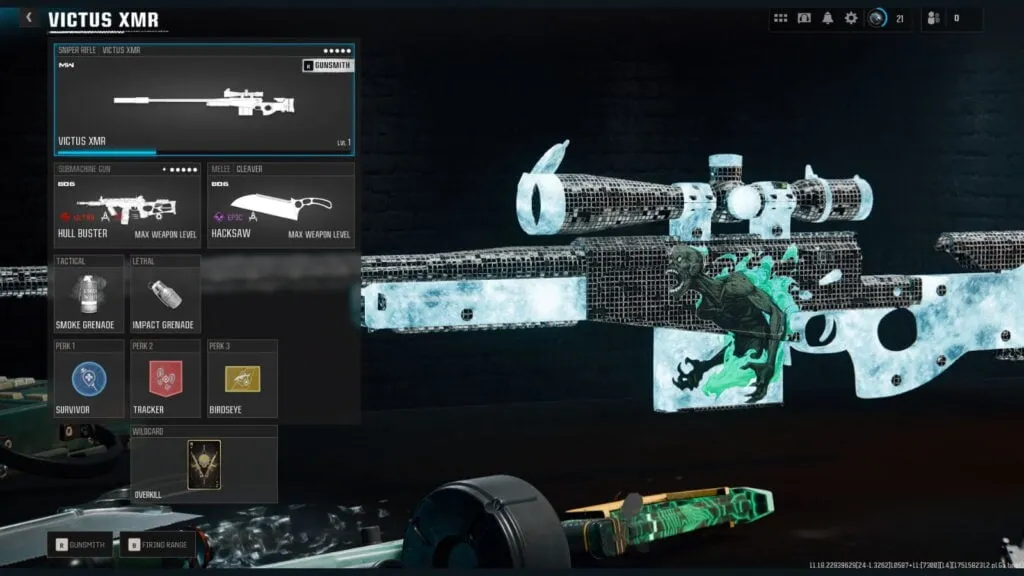Viewport: 1024px width, 576px height.
Task: Show notifications via the bell icon
Action: point(827,18)
